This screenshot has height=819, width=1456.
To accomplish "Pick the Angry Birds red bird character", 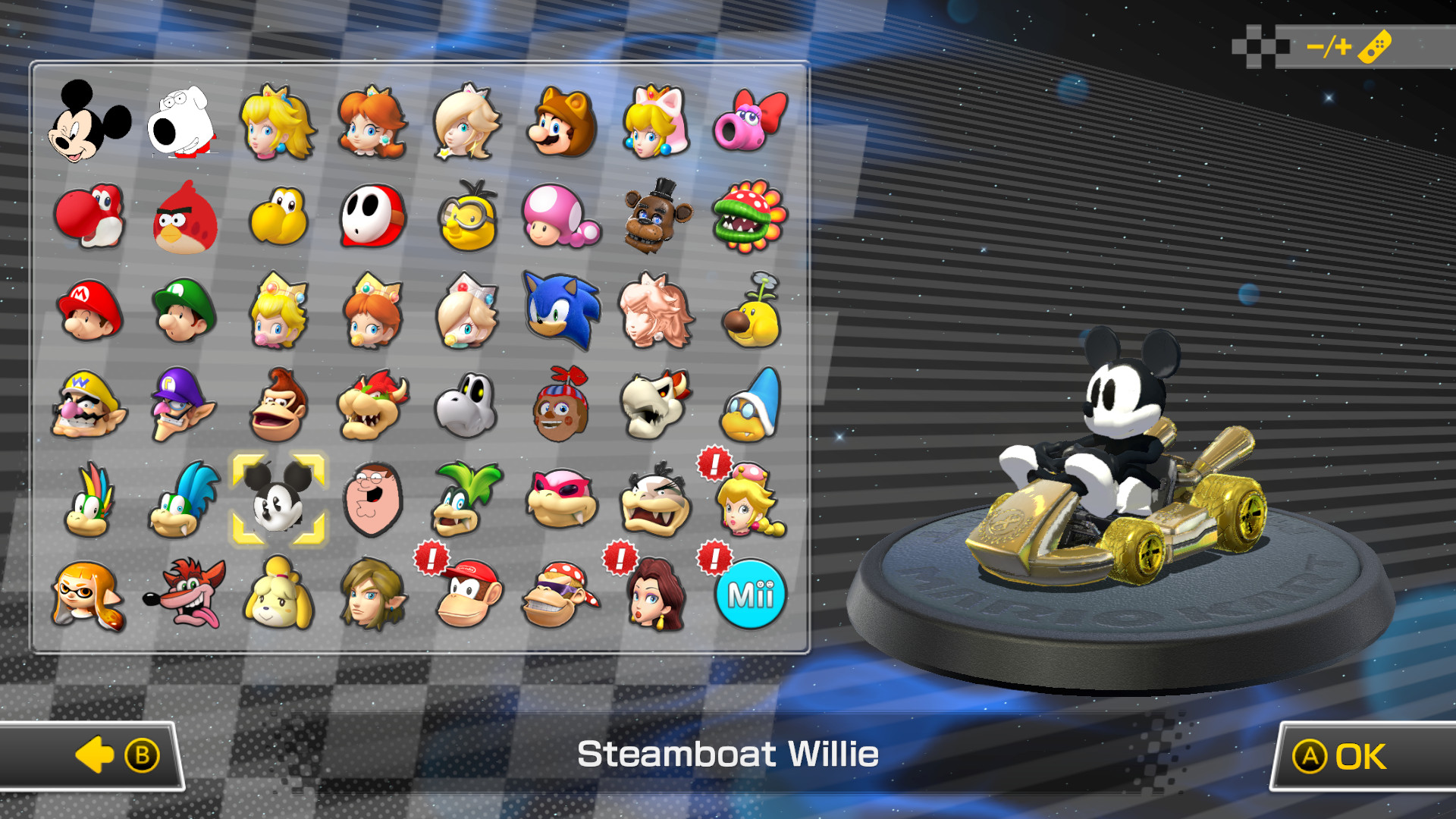I will click(184, 220).
